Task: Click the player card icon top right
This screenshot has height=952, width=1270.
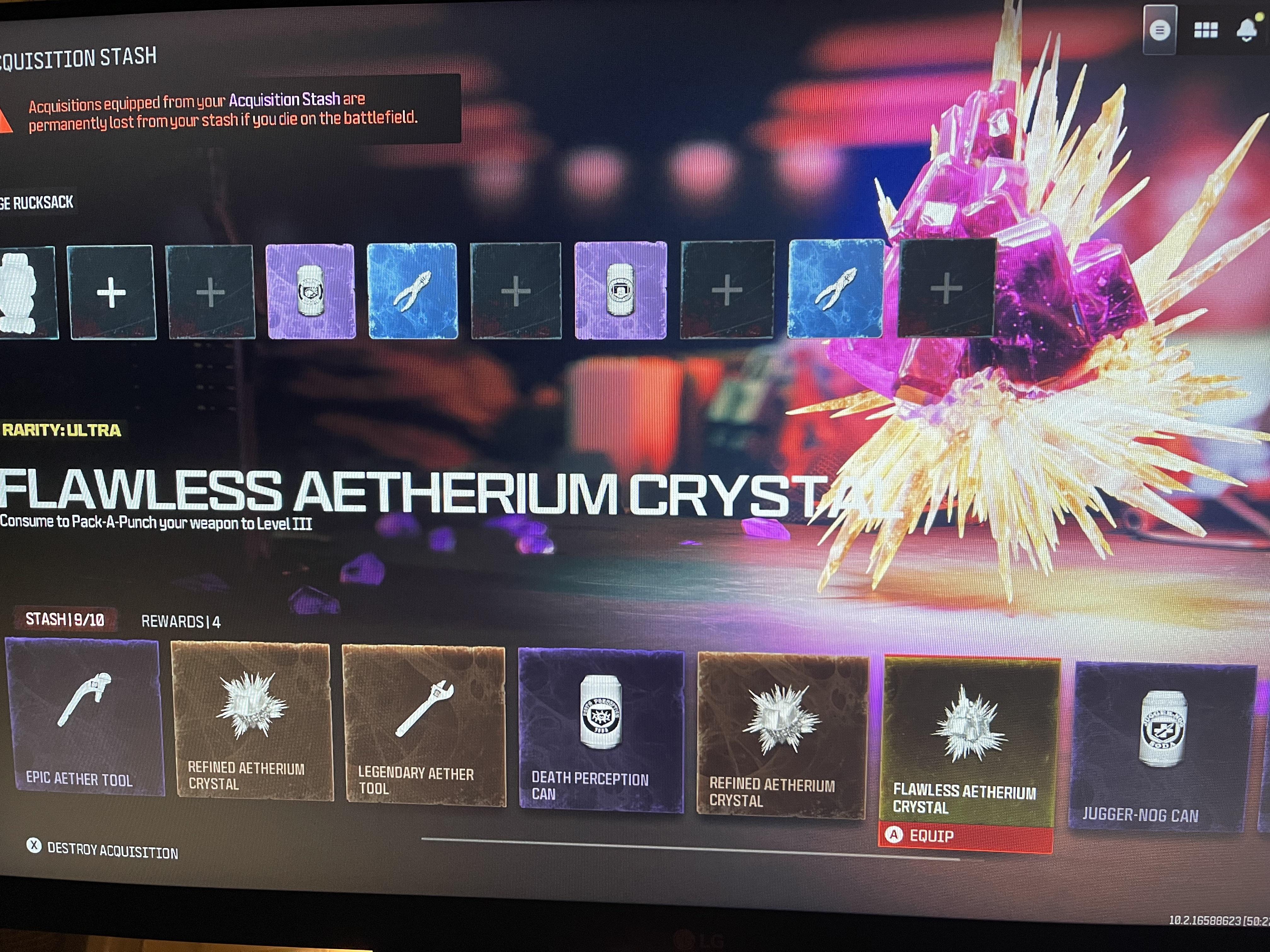Action: tap(1160, 30)
